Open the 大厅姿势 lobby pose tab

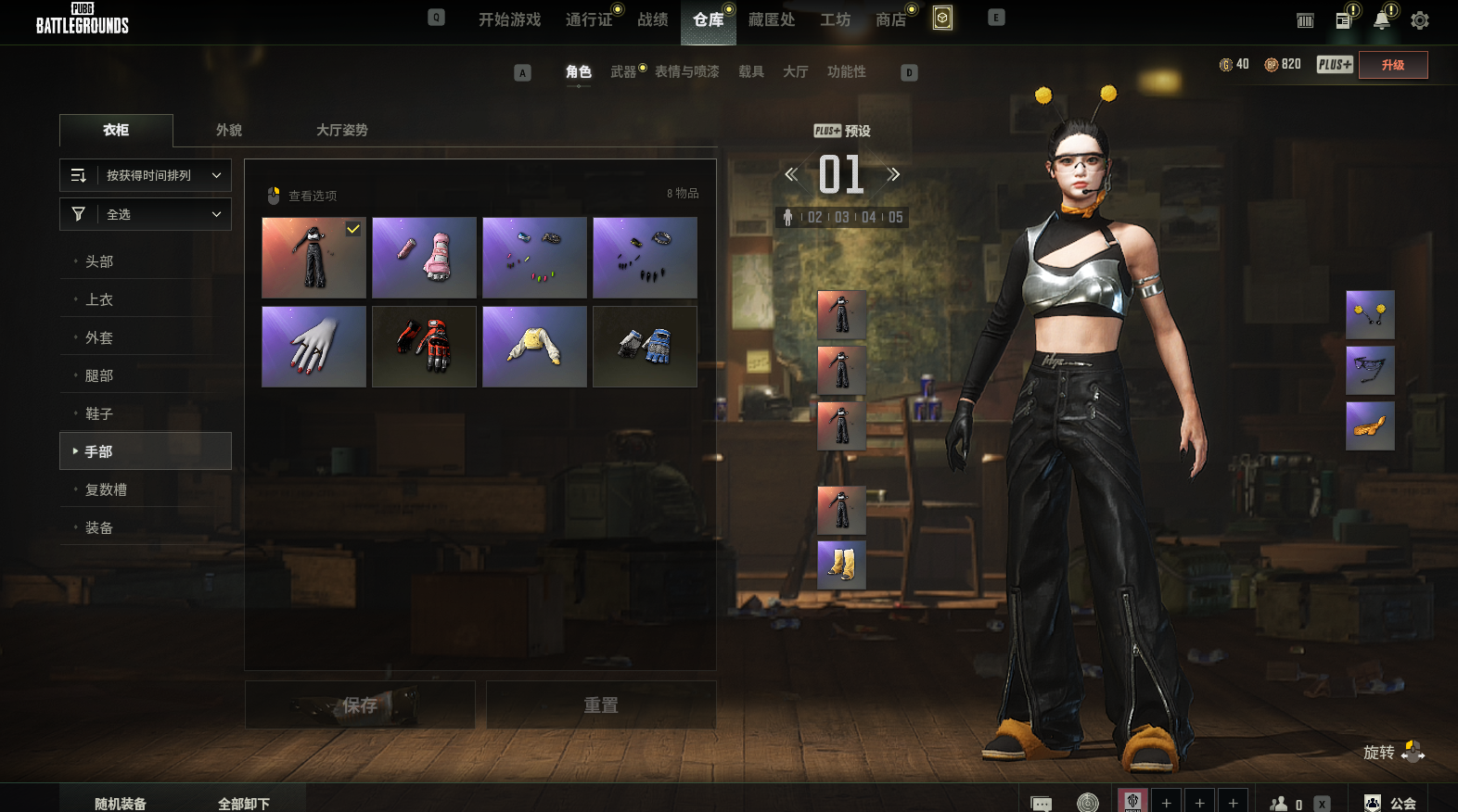tap(342, 130)
